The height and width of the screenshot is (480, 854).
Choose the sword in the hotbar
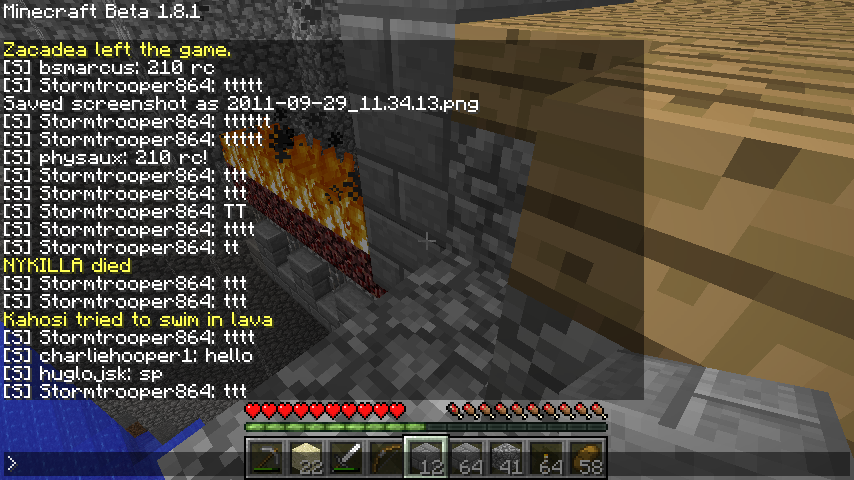(x=347, y=459)
